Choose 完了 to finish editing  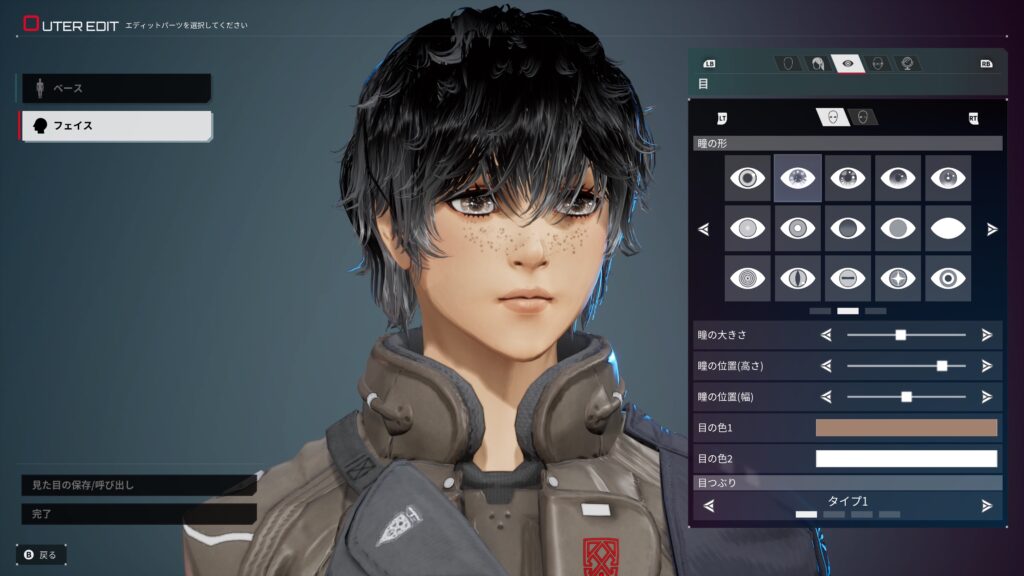pyautogui.click(x=138, y=514)
